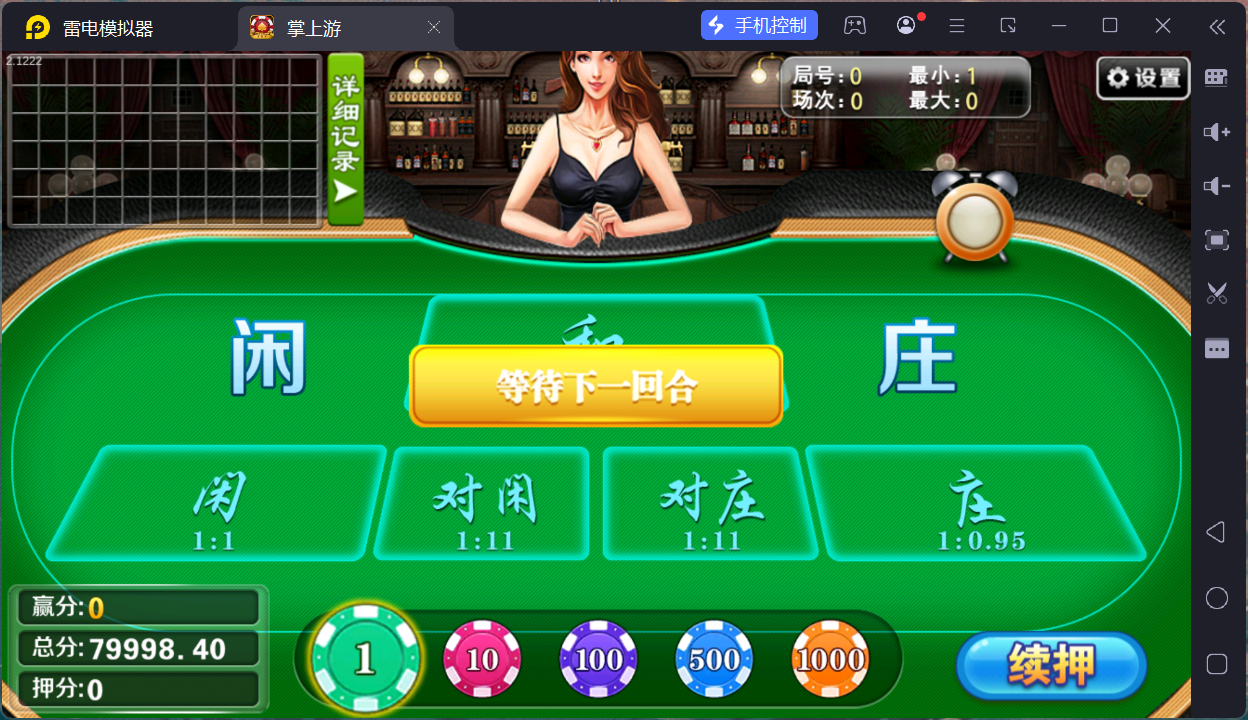Viewport: 1248px width, 720px height.
Task: Open the road map history grid
Action: [165, 141]
